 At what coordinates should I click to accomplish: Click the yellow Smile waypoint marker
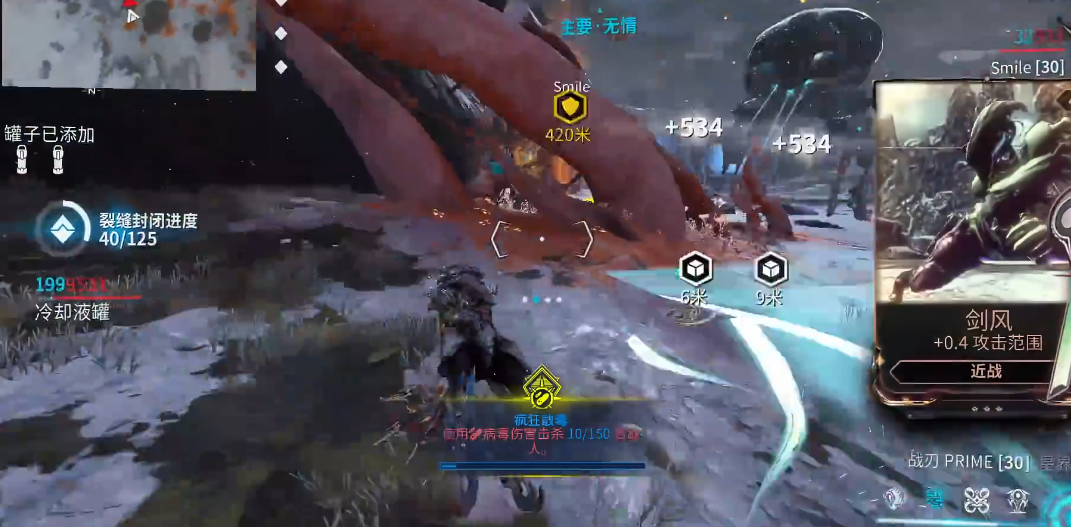point(570,107)
